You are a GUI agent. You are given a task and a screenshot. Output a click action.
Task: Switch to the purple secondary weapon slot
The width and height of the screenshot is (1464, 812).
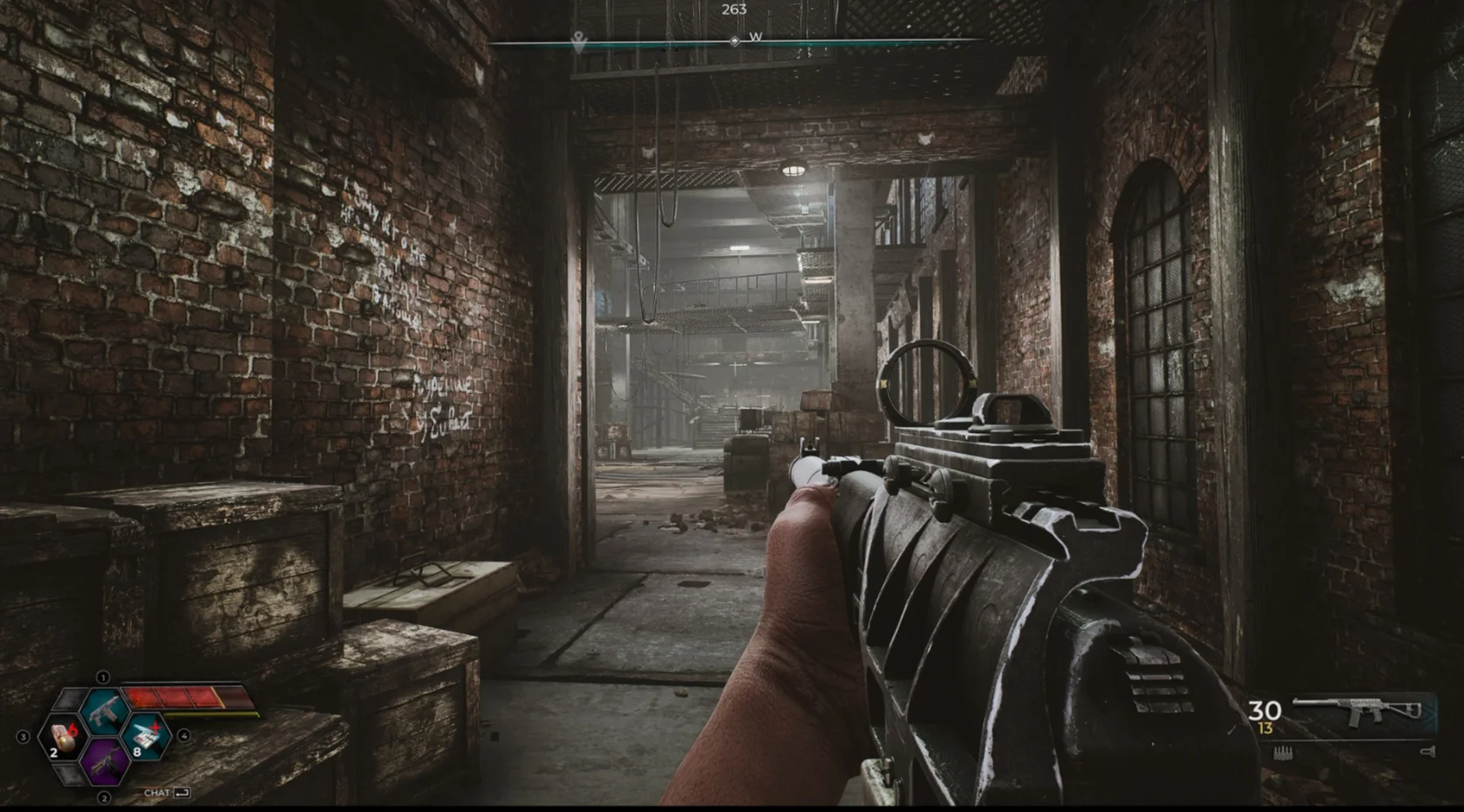(106, 760)
